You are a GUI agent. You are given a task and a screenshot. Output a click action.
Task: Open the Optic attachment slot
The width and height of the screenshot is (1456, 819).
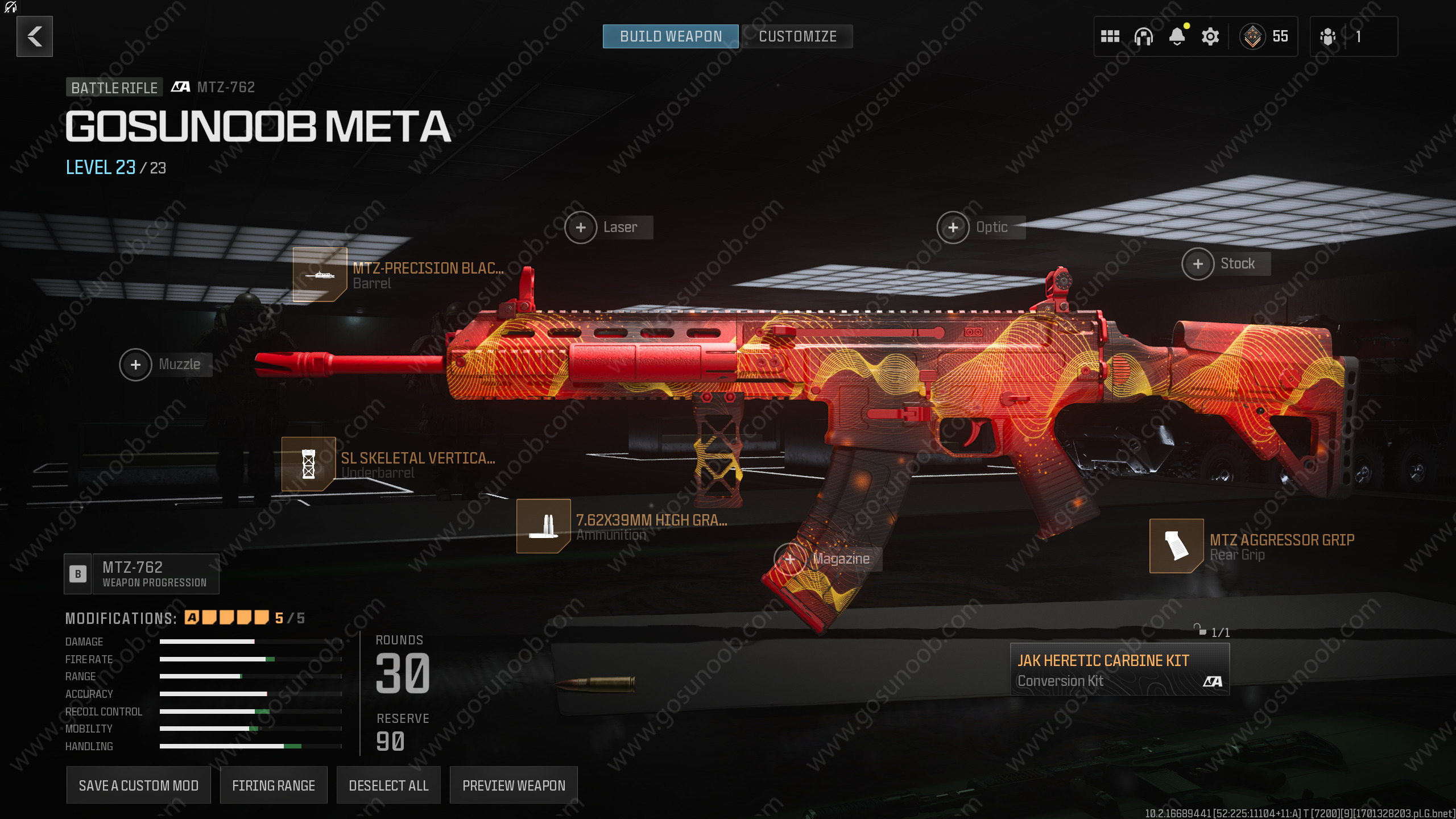953,227
